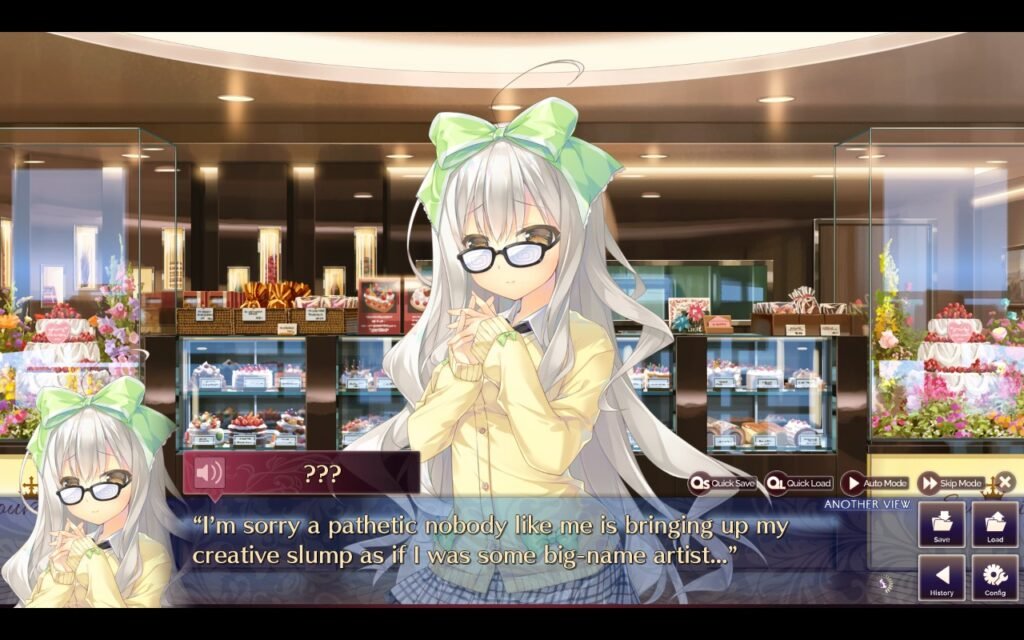Image resolution: width=1024 pixels, height=640 pixels.
Task: Use Quick Load to restore progress
Action: (x=798, y=483)
